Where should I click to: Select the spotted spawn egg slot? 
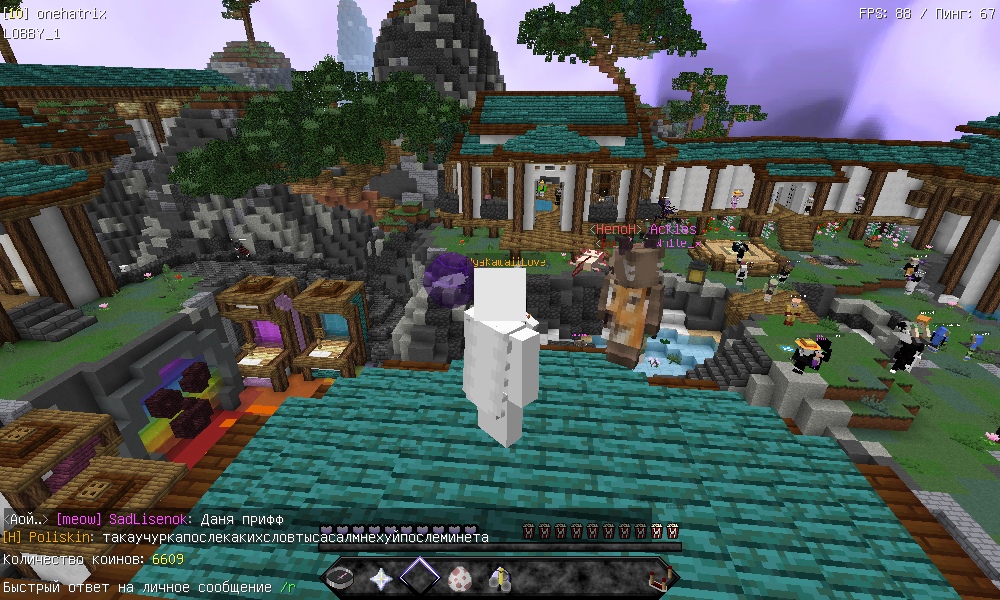(460, 577)
